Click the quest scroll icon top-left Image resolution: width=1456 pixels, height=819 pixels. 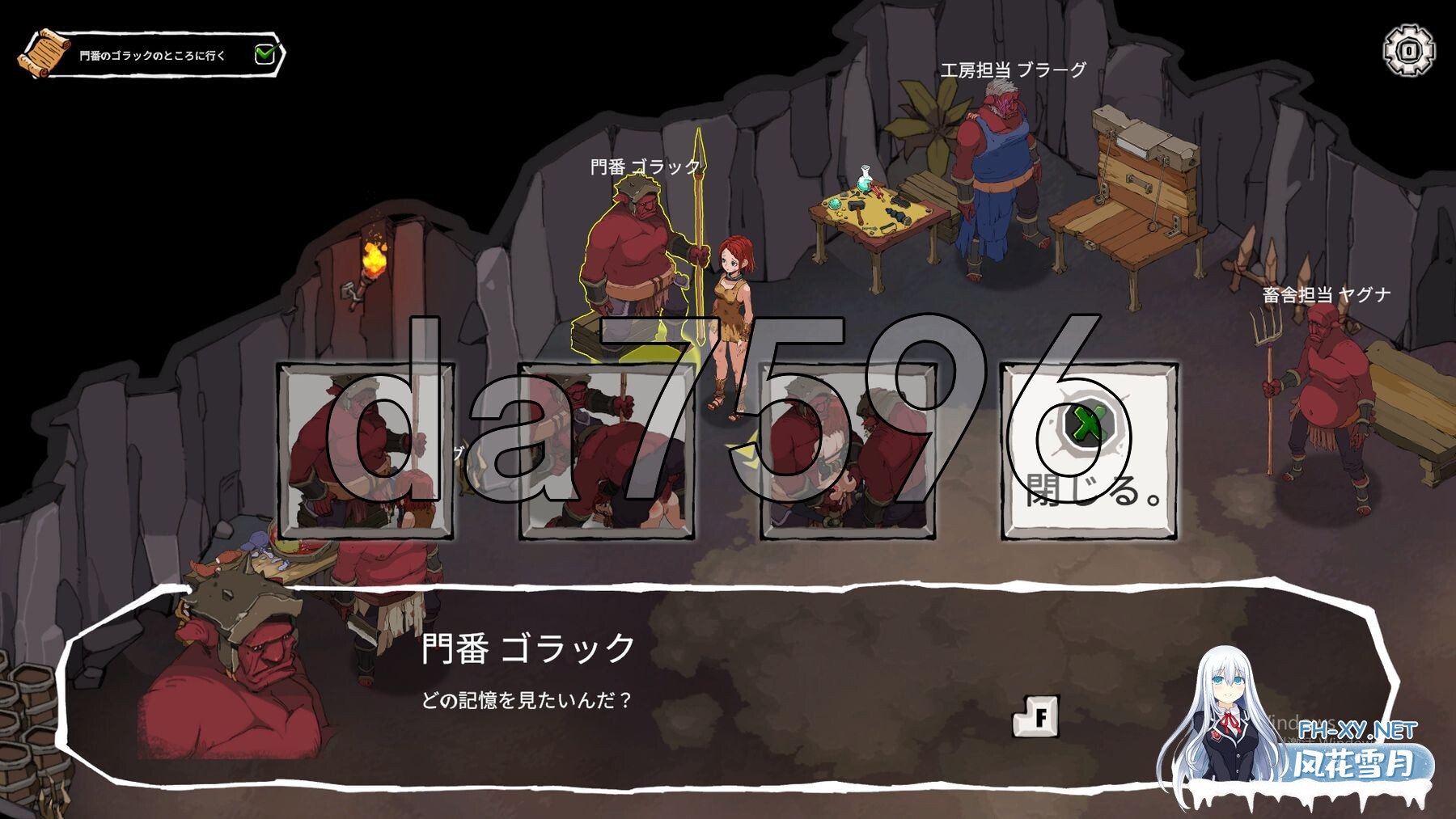point(46,54)
